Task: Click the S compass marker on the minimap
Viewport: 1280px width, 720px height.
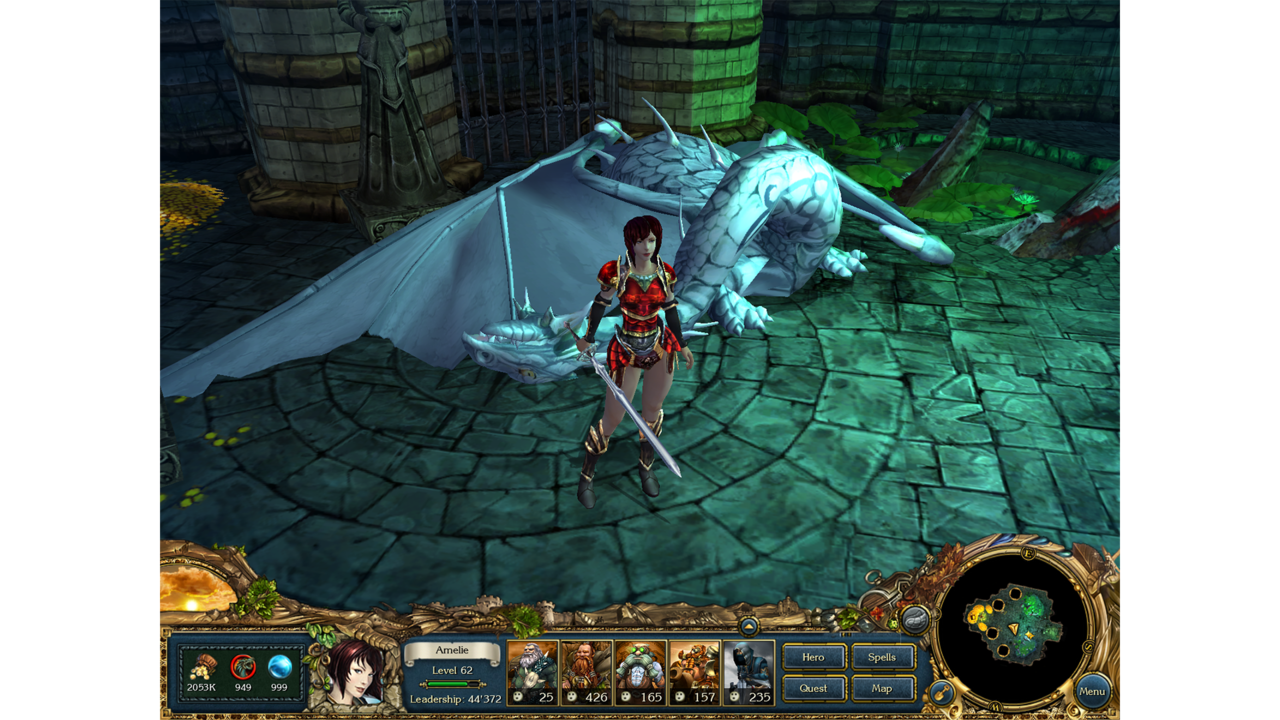Action: coord(1087,645)
